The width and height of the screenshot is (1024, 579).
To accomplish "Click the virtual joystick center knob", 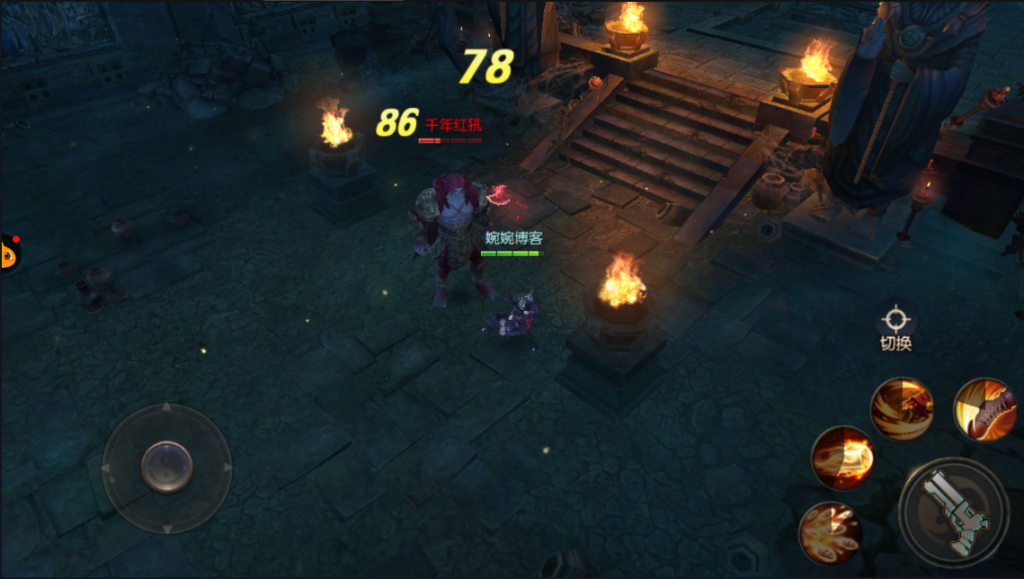I will click(x=167, y=467).
